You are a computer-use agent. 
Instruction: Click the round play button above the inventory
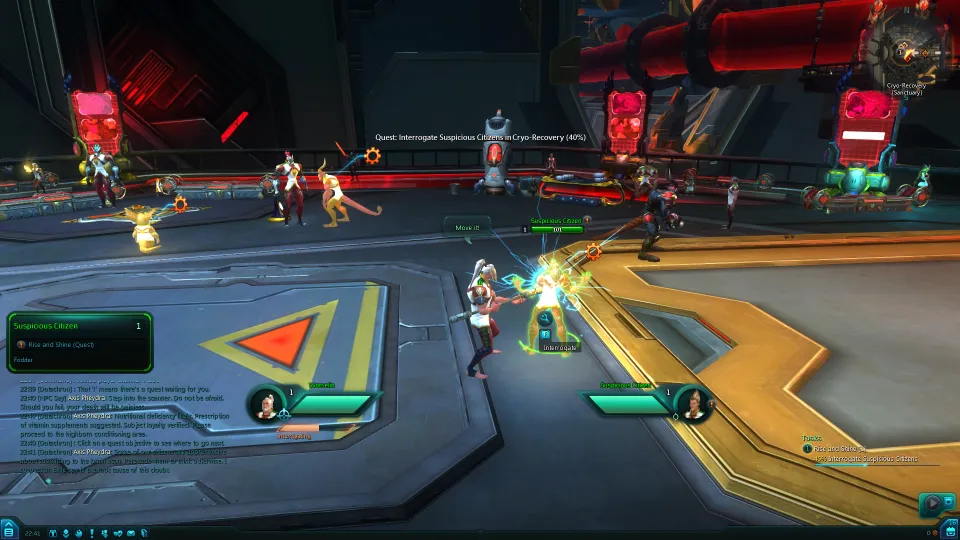pos(932,503)
